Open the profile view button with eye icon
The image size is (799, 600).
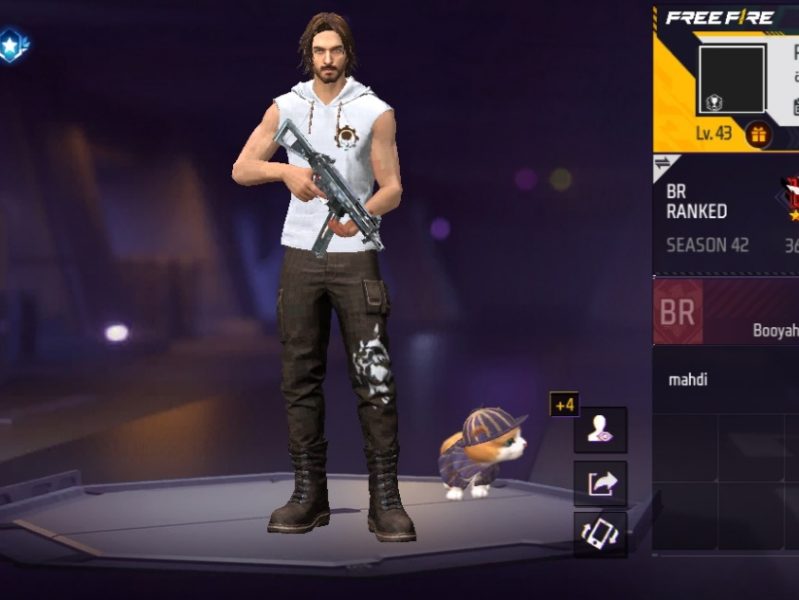pyautogui.click(x=600, y=431)
